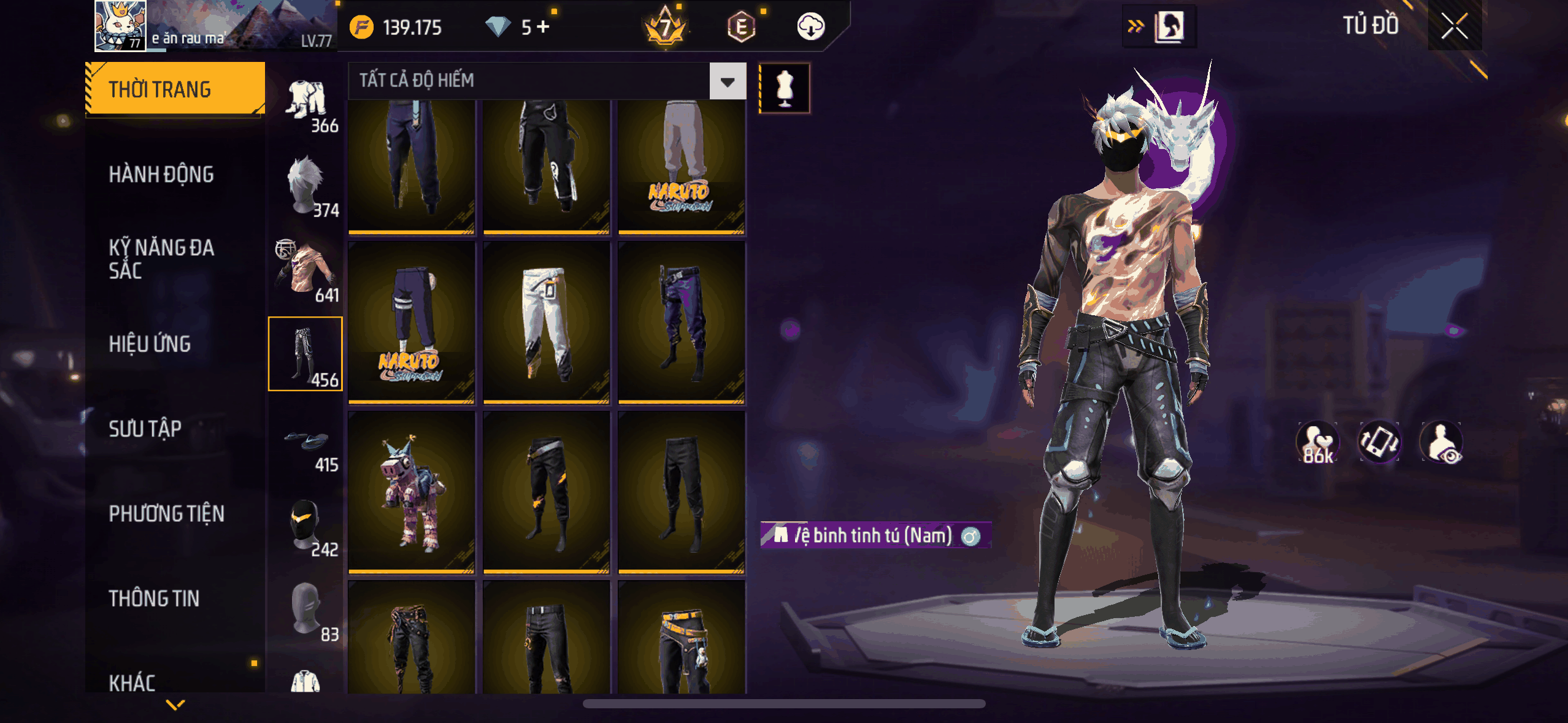The width and height of the screenshot is (1568, 723).
Task: Switch to the Hành Động tab
Action: pyautogui.click(x=161, y=175)
